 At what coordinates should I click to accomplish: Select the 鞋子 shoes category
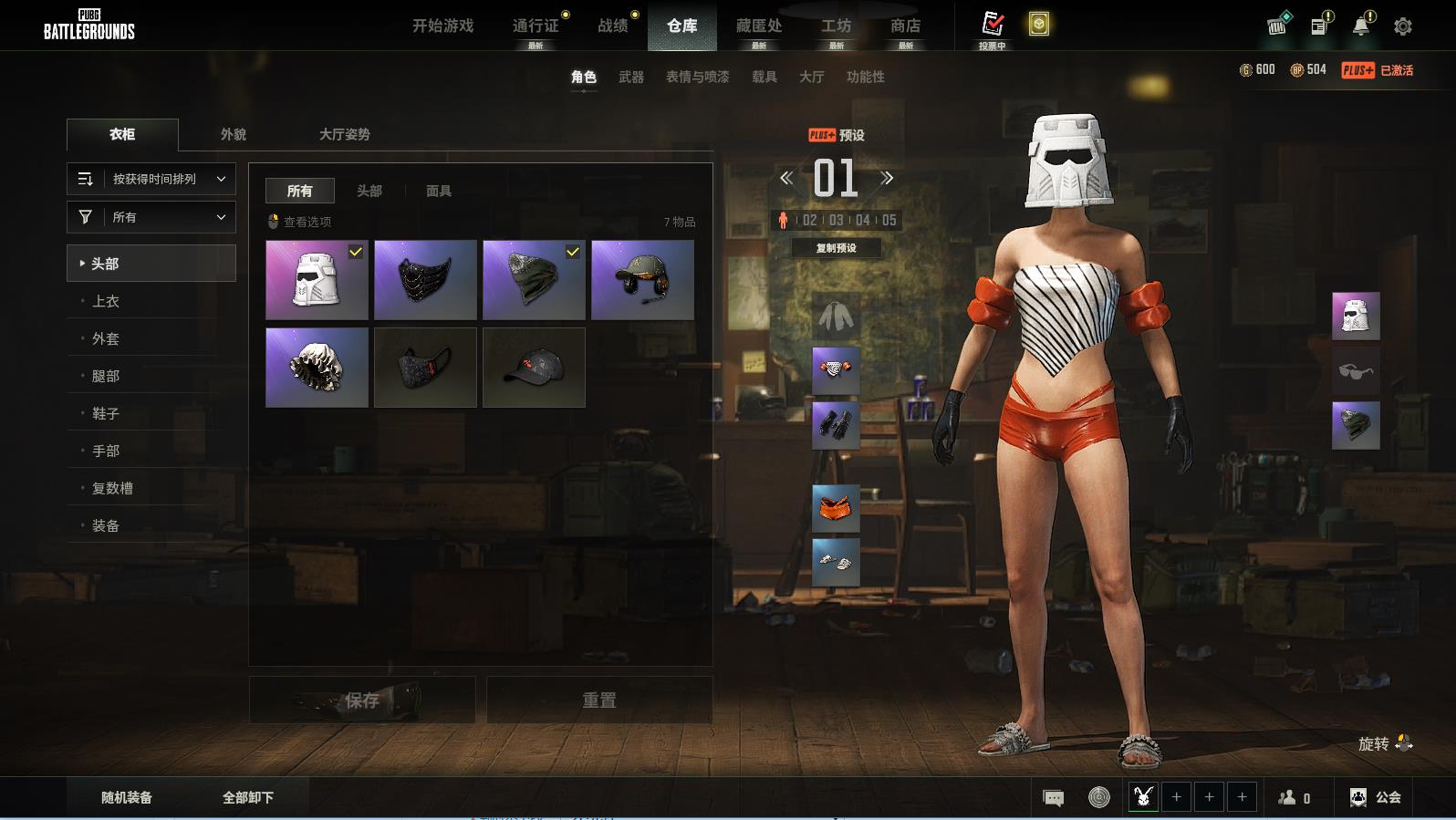[106, 413]
